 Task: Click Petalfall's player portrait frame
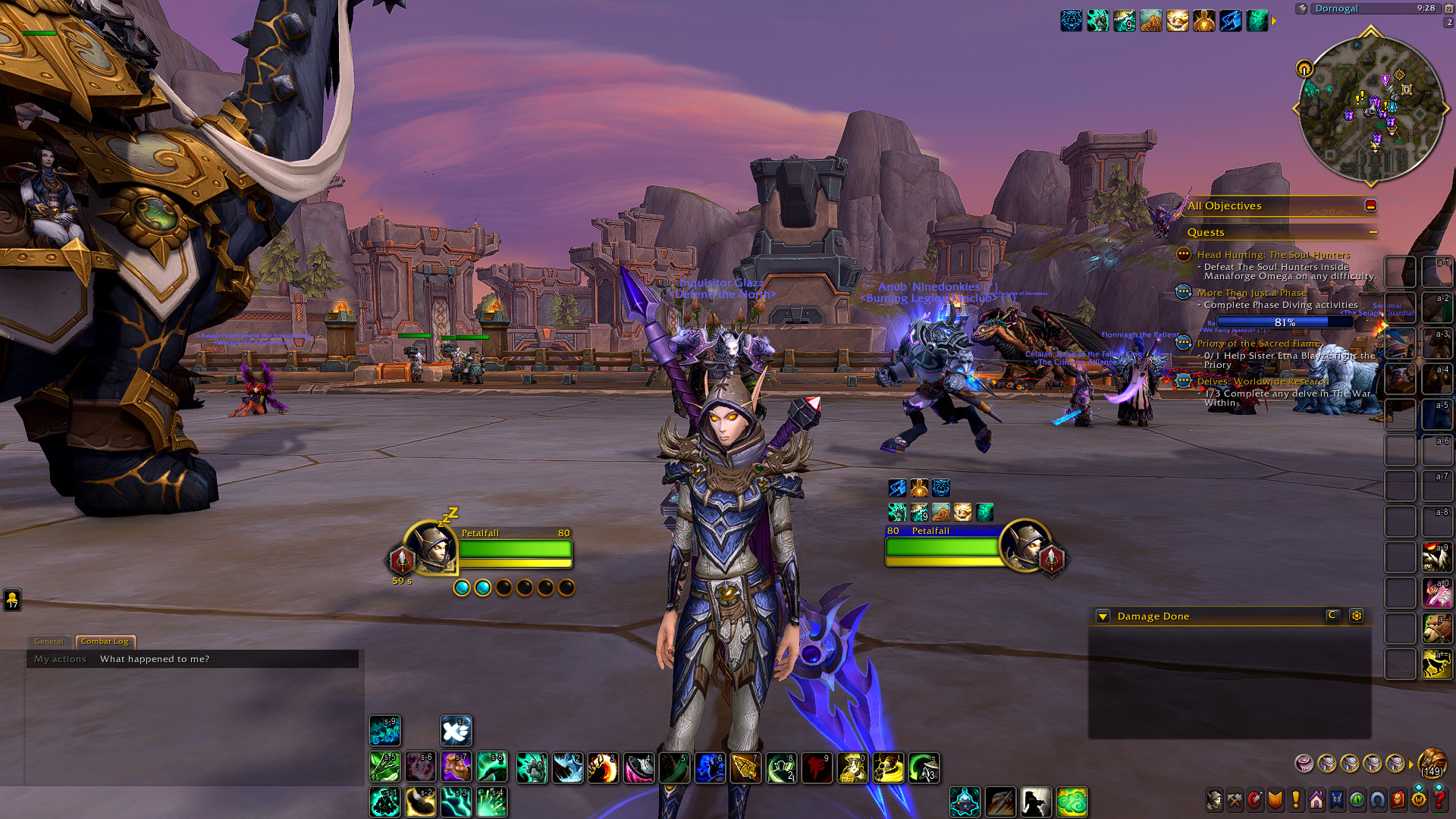click(x=430, y=548)
